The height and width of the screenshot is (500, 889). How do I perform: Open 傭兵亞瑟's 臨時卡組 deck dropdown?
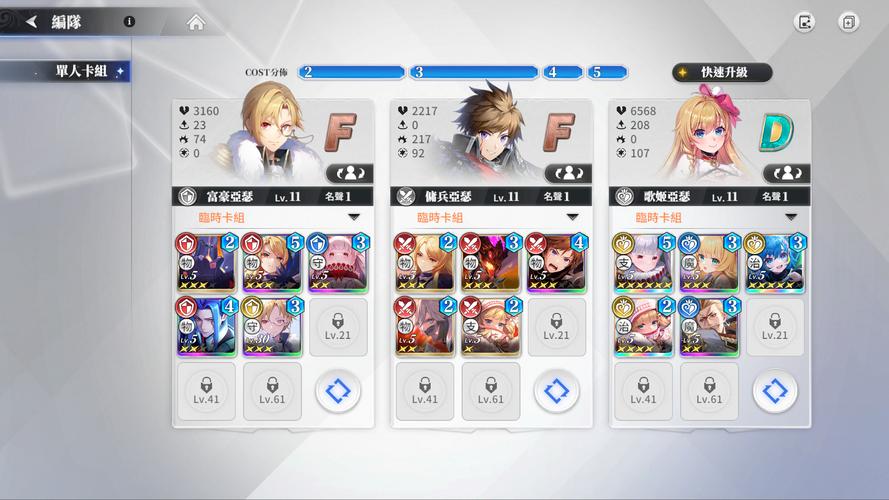point(490,217)
